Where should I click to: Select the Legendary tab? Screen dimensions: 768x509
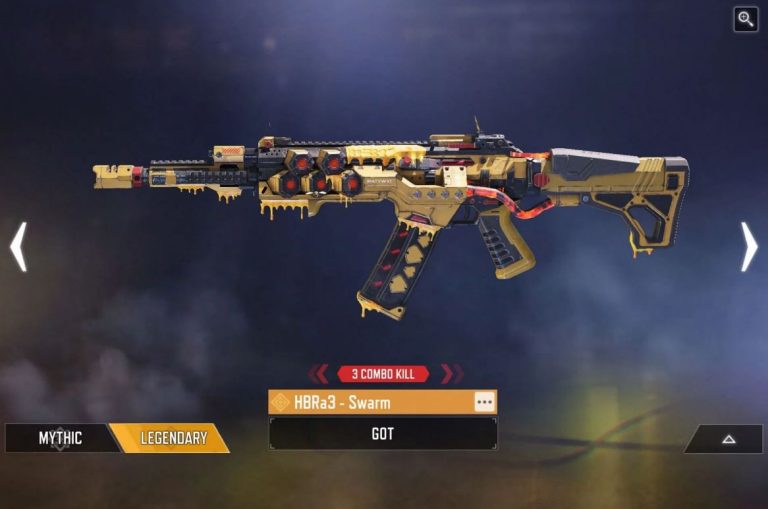click(x=172, y=438)
